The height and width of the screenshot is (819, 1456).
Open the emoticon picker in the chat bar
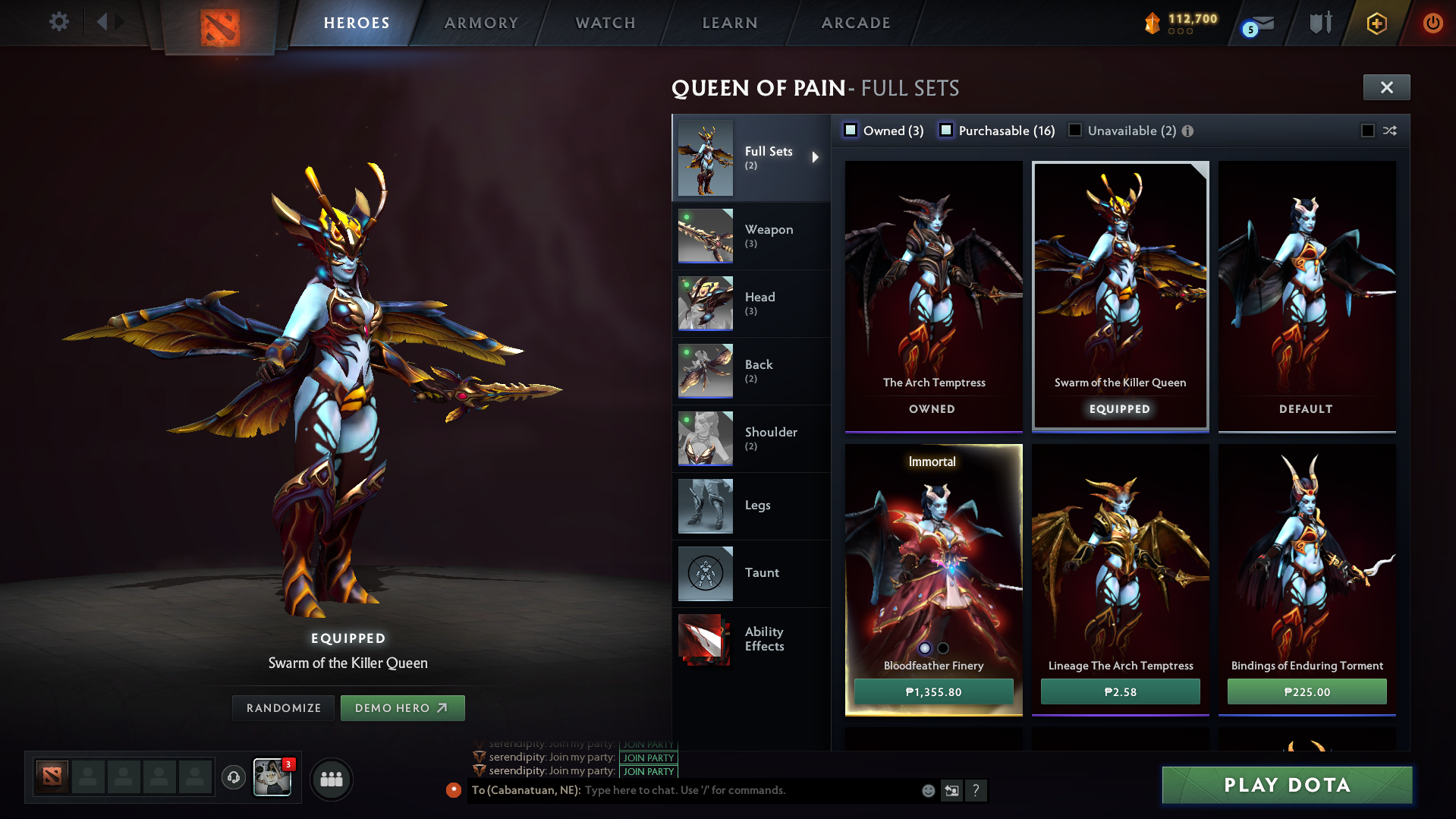(x=928, y=790)
